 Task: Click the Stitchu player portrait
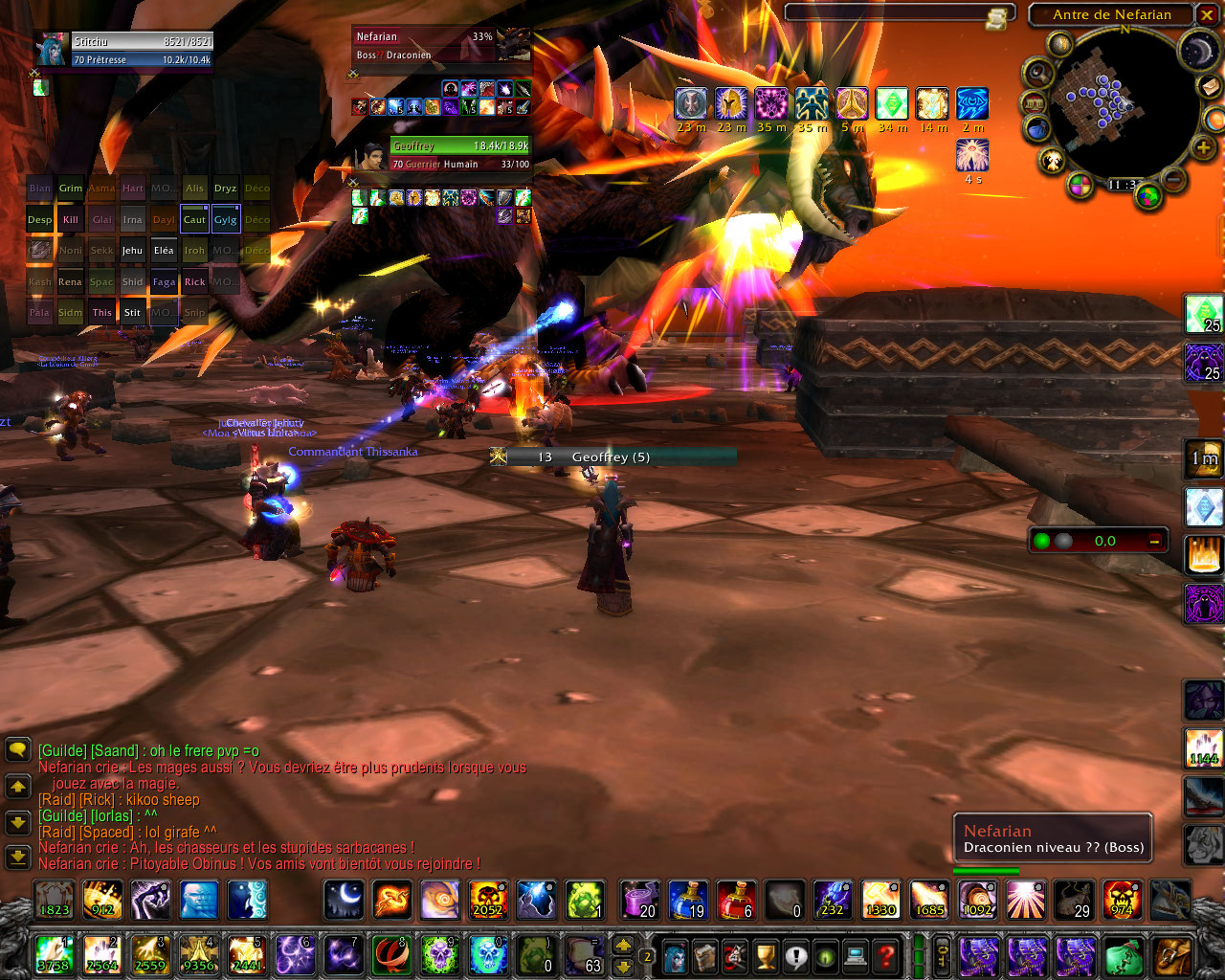pyautogui.click(x=52, y=50)
